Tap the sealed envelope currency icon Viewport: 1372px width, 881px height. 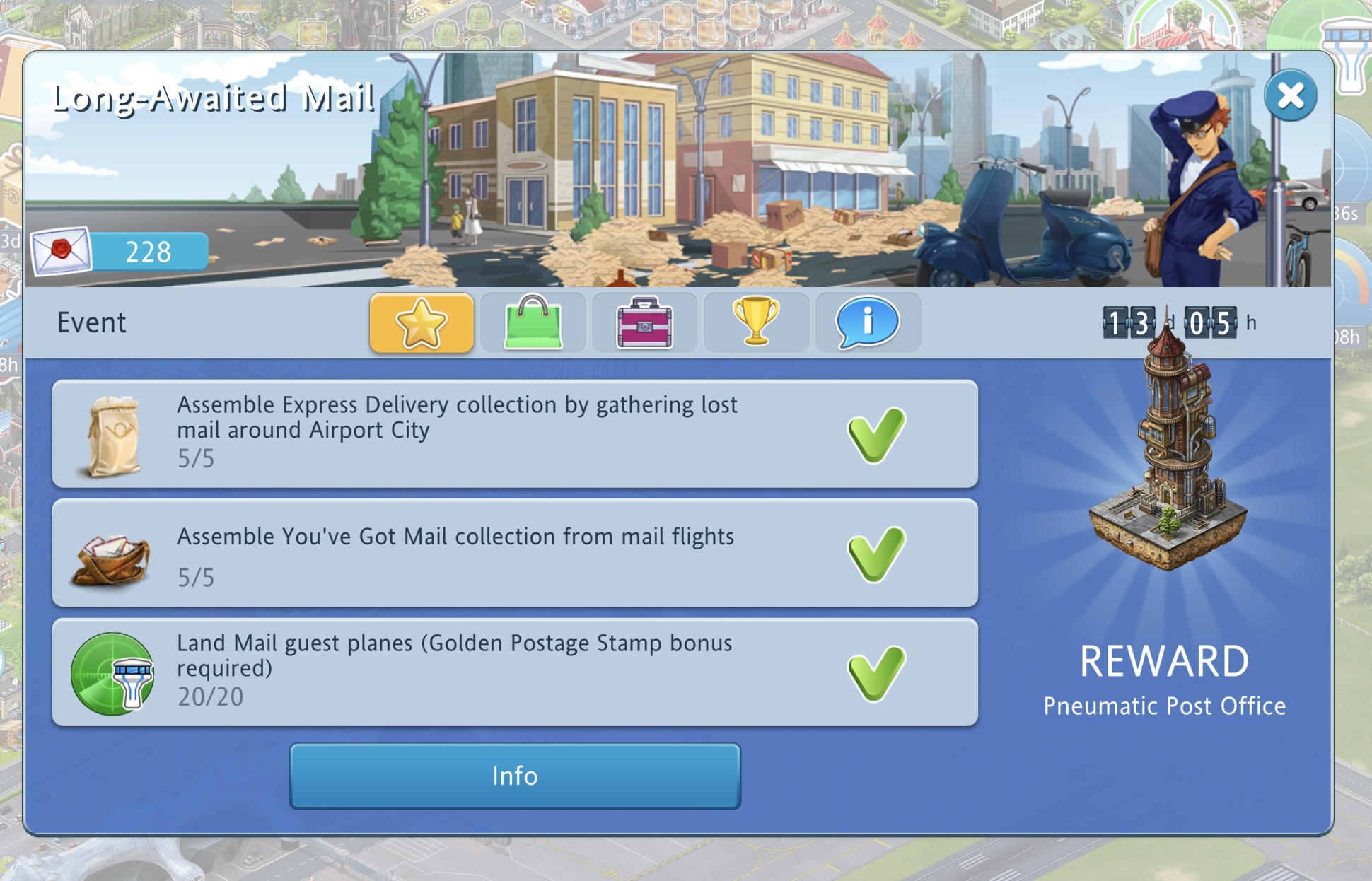tap(62, 251)
